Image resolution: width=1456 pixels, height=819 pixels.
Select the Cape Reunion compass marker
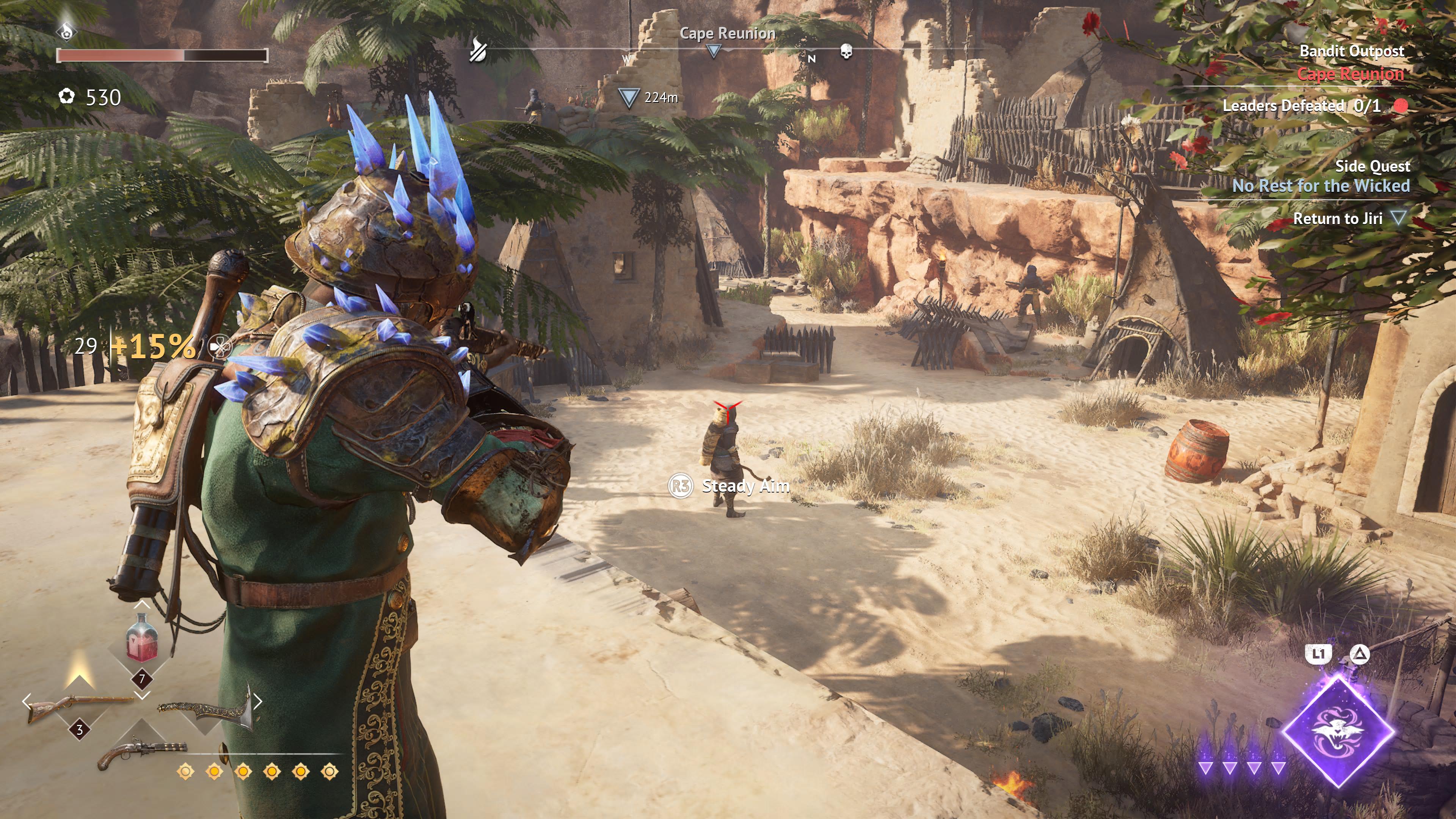714,52
